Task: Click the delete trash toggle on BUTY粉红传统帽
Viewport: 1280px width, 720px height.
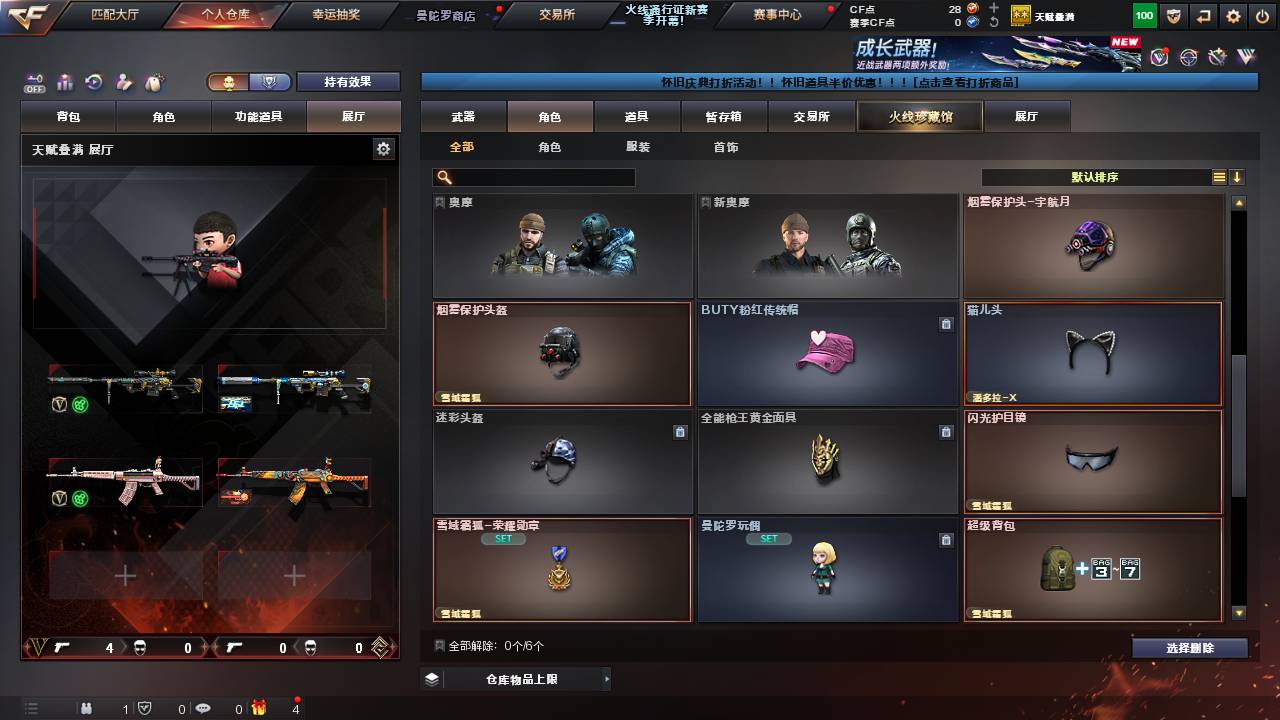Action: 945,324
